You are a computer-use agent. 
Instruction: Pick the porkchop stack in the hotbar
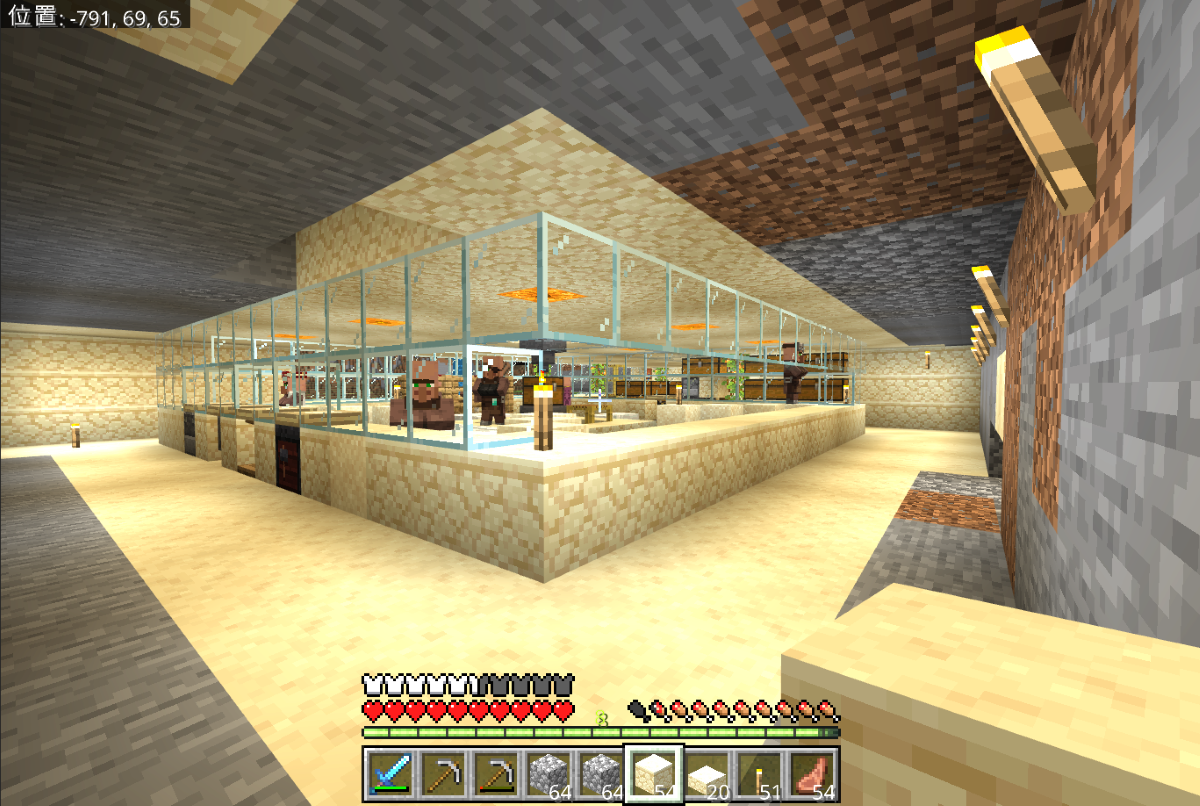click(811, 773)
